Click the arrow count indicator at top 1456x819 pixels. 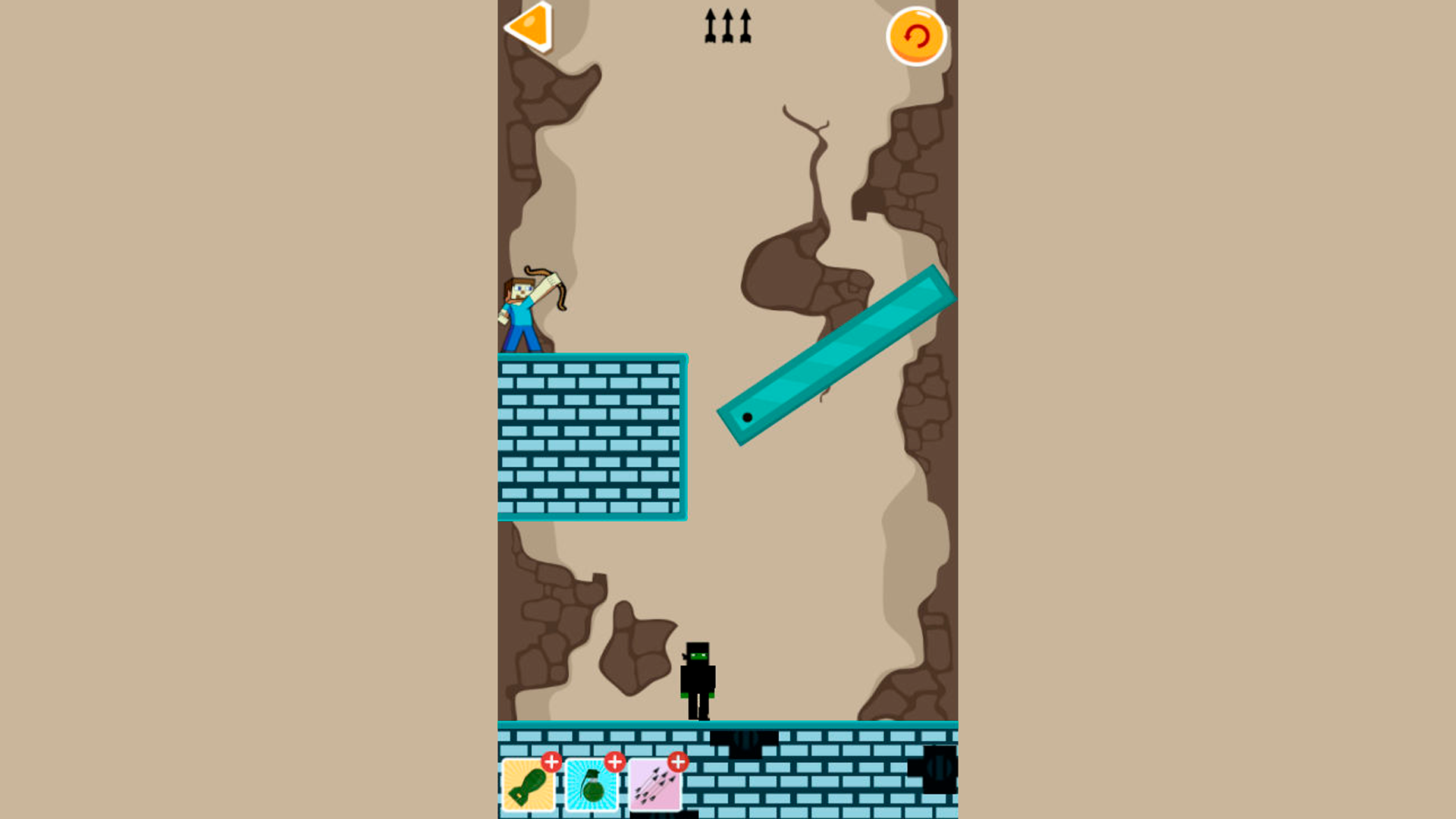point(726,24)
